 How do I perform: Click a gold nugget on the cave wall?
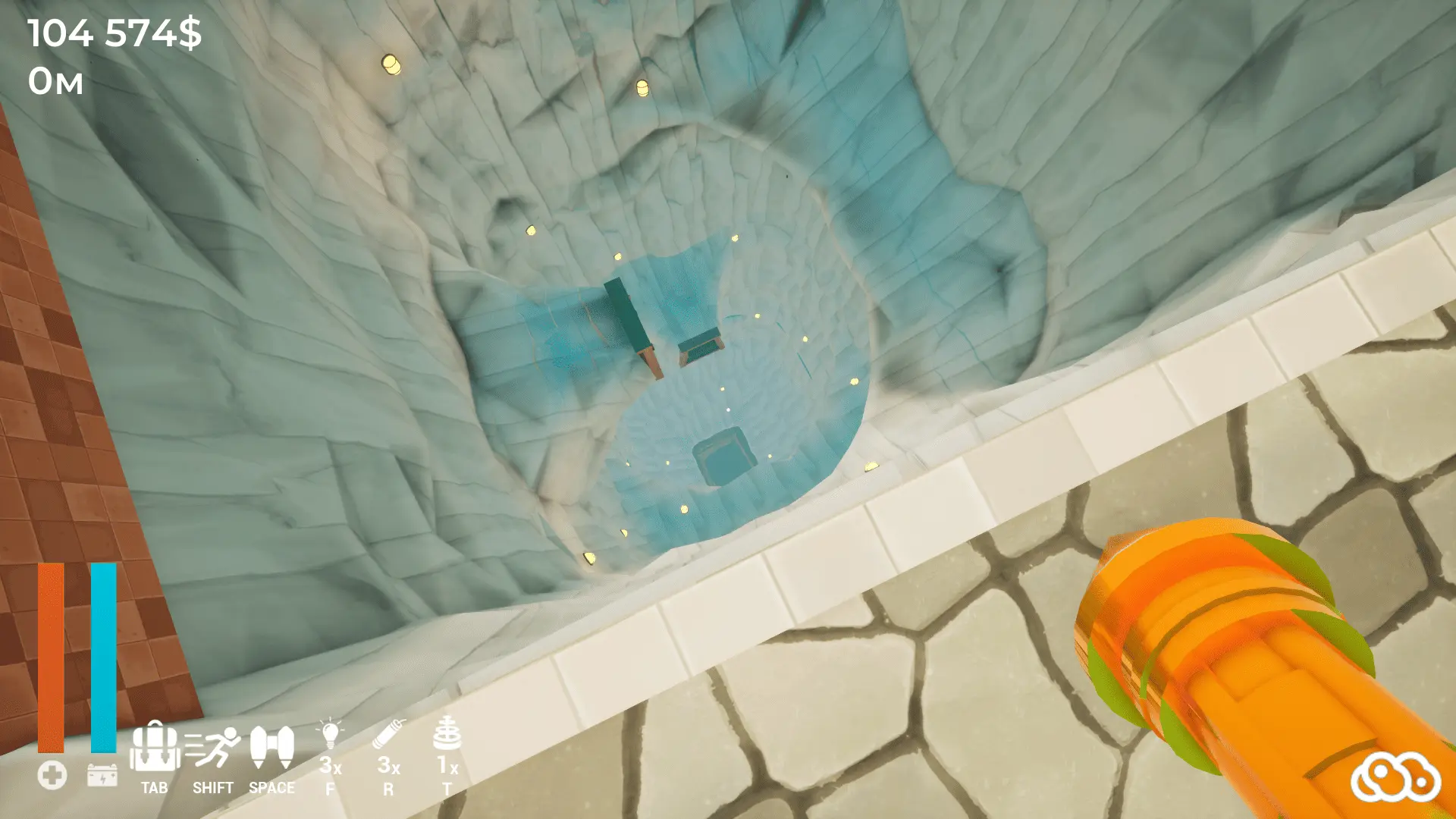[x=392, y=64]
